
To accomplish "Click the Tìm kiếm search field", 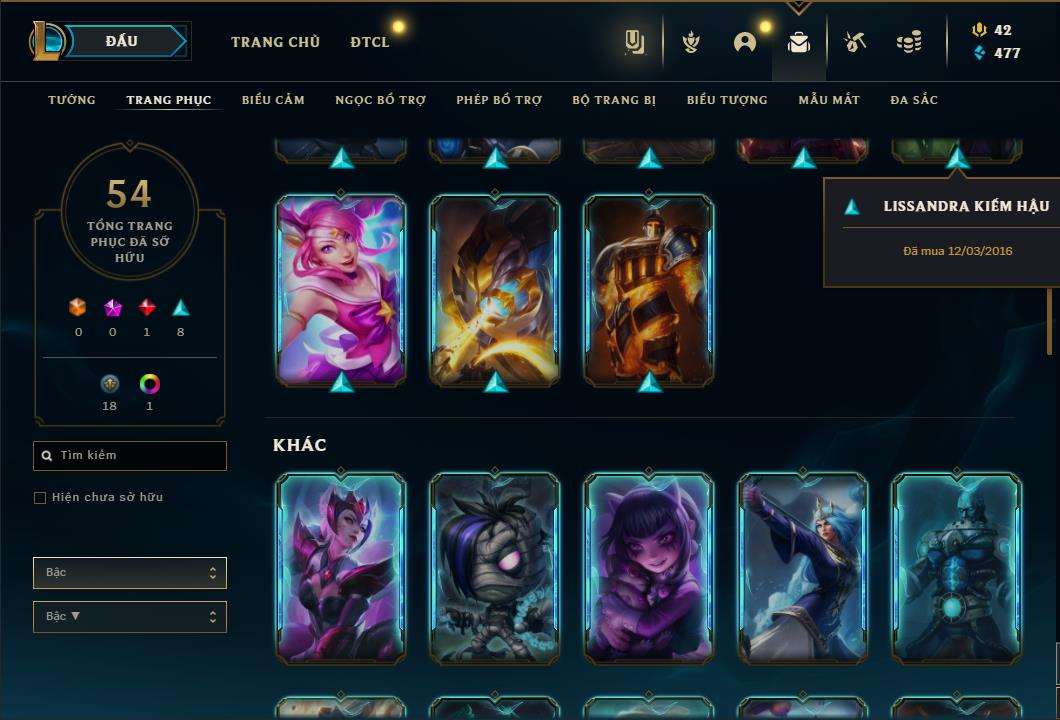I will [130, 456].
